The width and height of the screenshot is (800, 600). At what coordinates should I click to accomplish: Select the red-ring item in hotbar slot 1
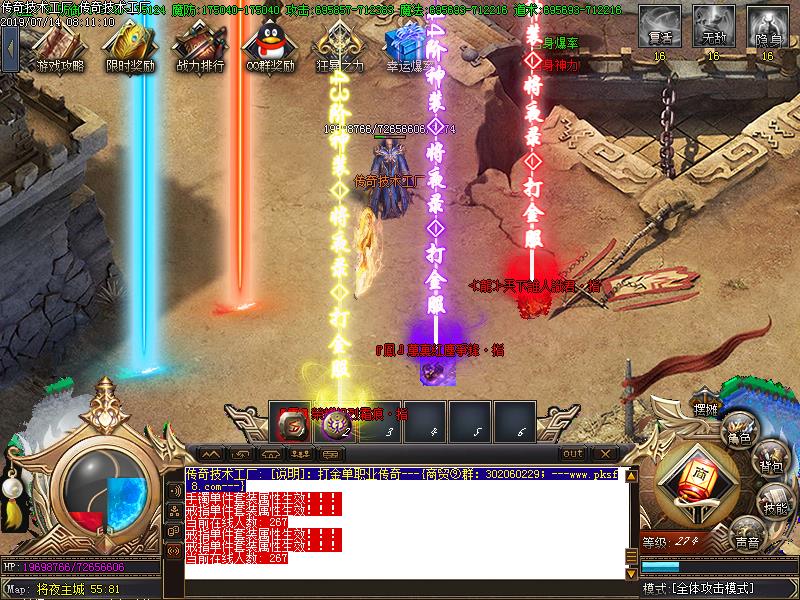[x=293, y=424]
